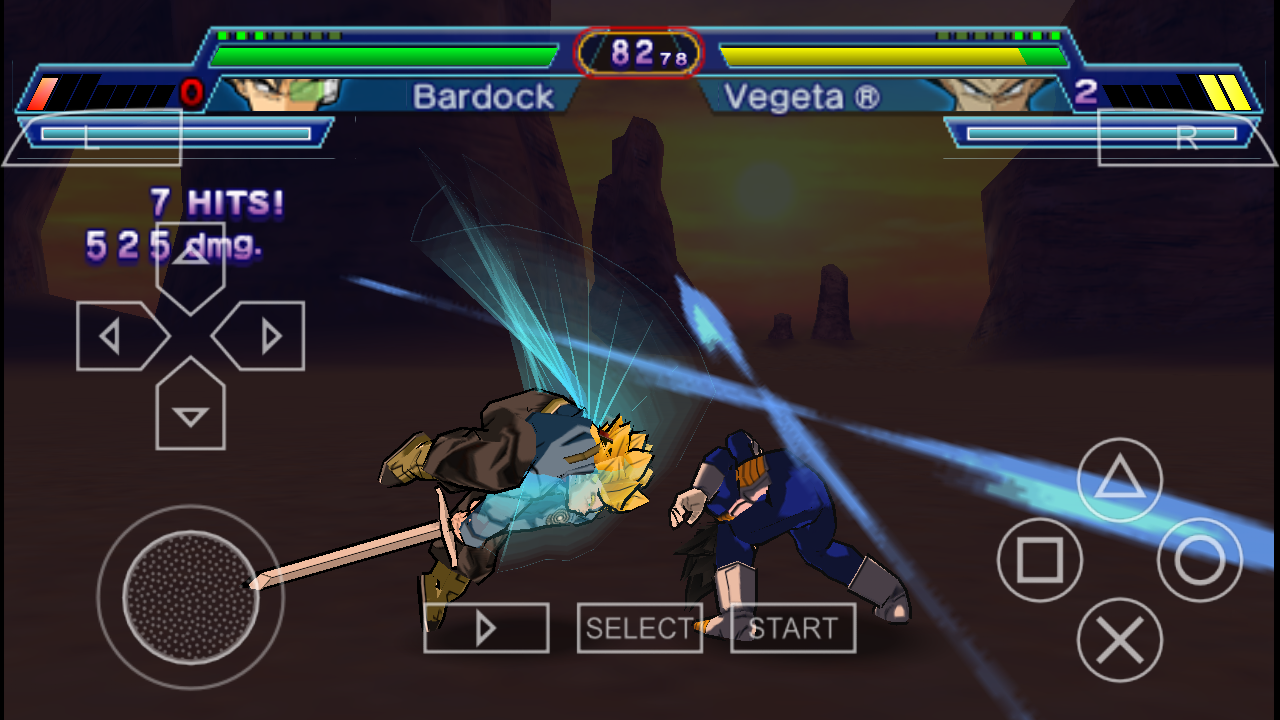
Task: Tap the SELECT button
Action: pos(640,628)
